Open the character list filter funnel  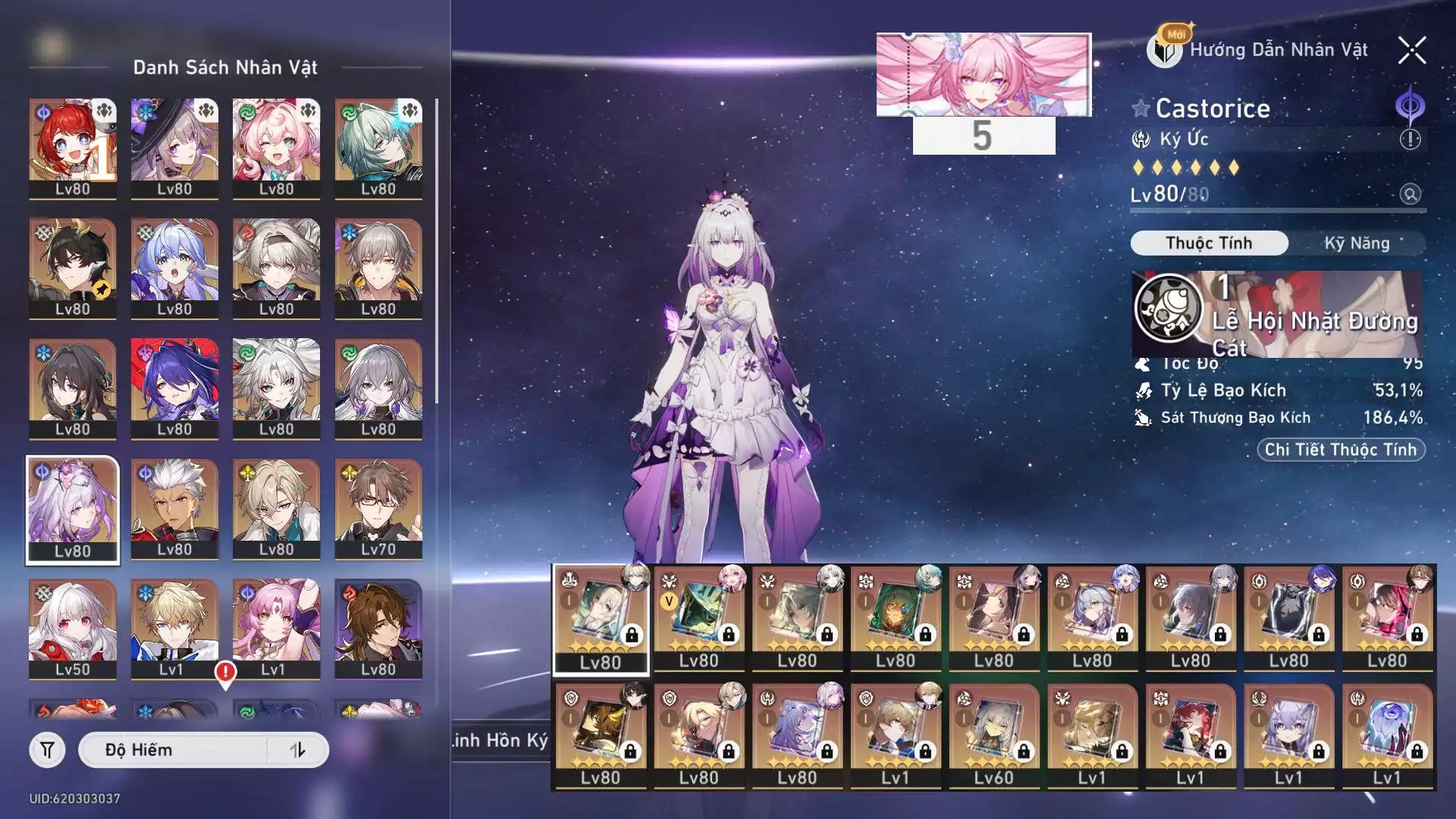click(x=47, y=750)
